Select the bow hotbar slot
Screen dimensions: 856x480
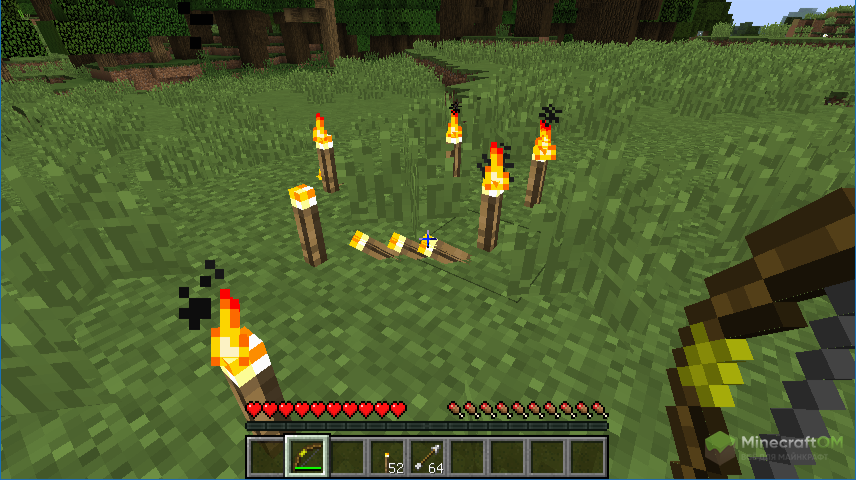[x=306, y=456]
